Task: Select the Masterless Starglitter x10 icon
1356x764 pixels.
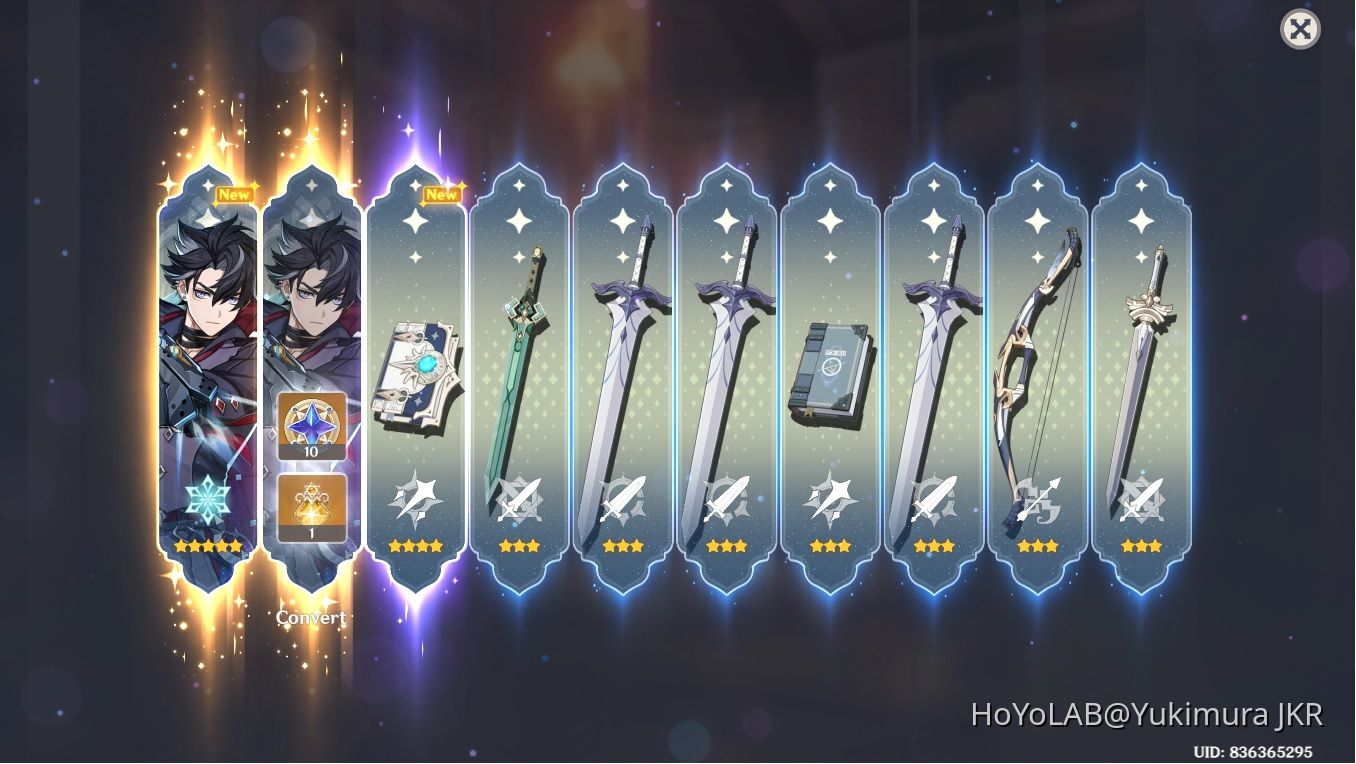Action: 310,428
